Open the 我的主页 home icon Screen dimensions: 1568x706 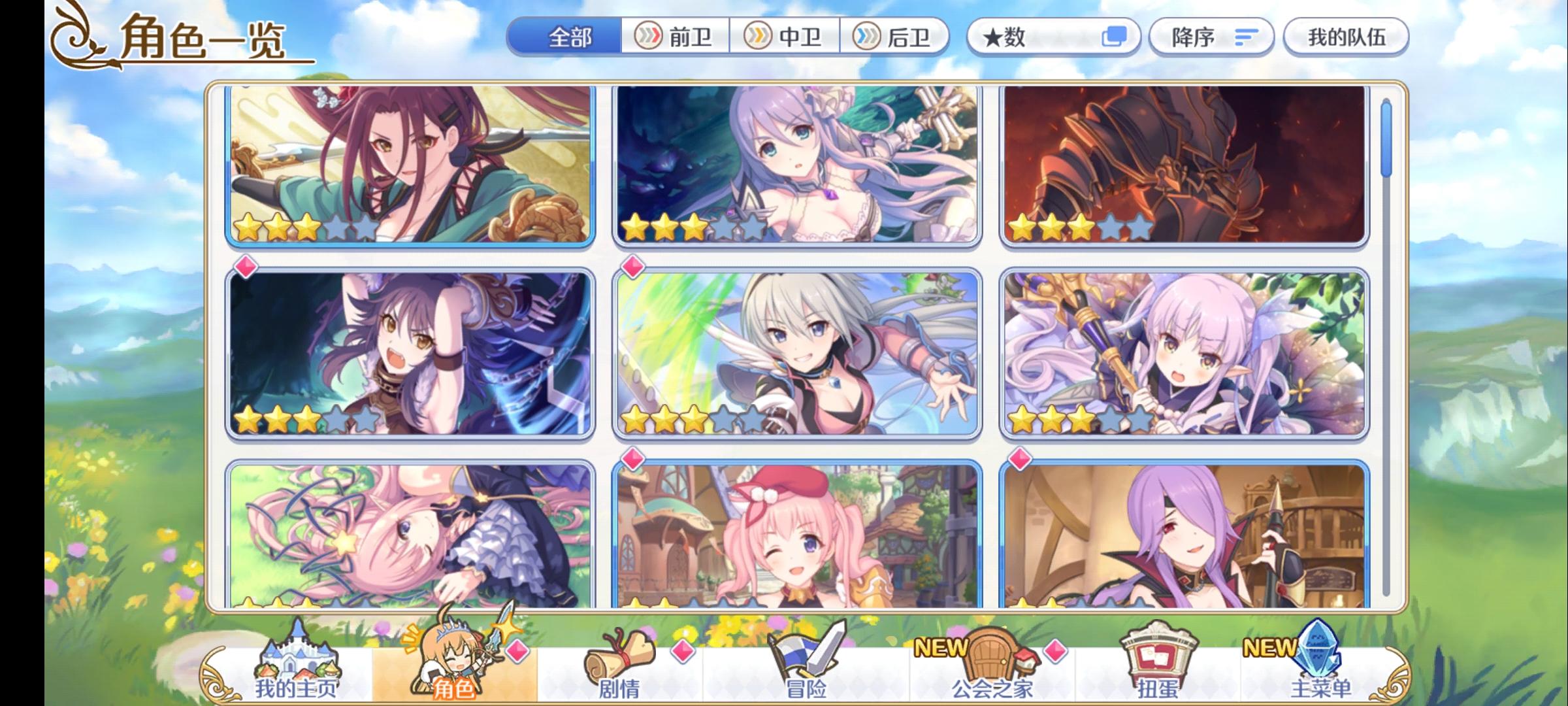point(297,660)
